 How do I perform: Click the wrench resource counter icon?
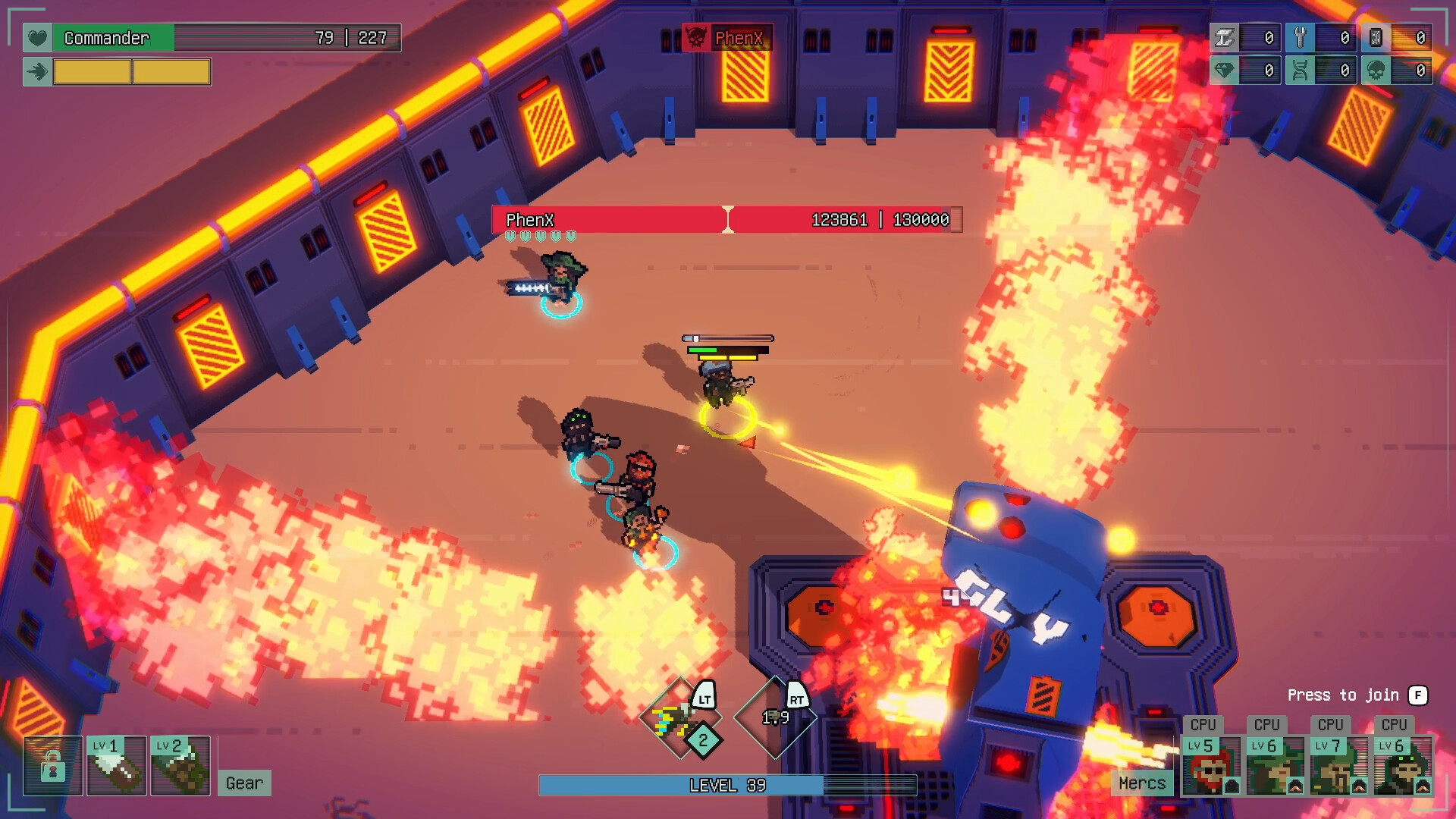pos(1300,37)
